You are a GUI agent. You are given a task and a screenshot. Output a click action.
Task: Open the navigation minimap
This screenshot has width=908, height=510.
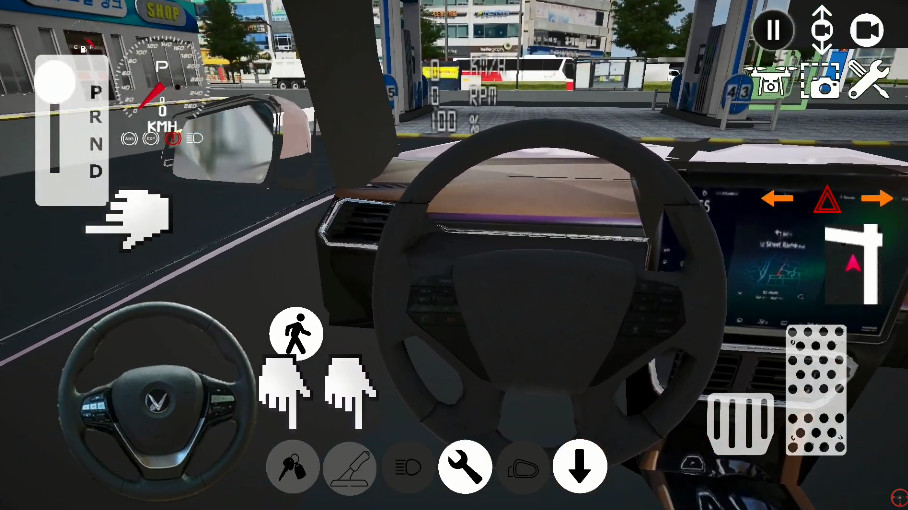point(851,264)
